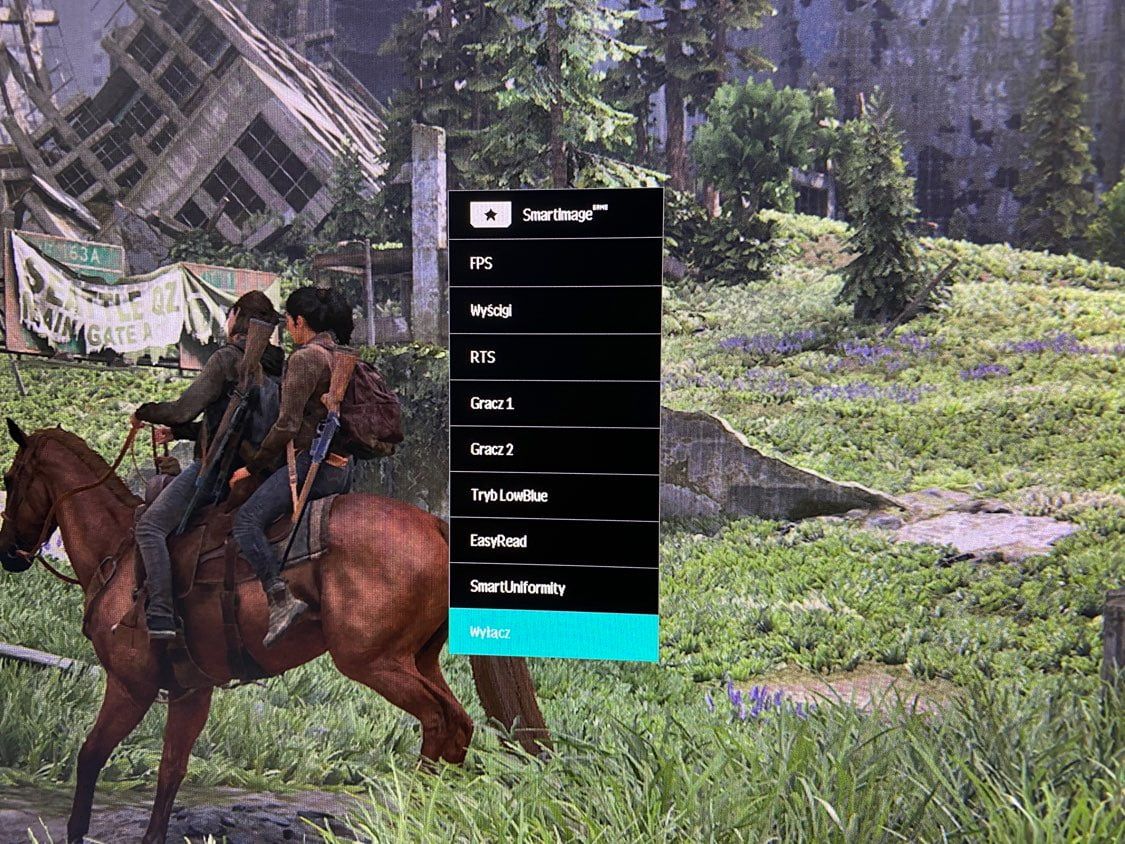The height and width of the screenshot is (844, 1125).
Task: Click the highlighted Wyłącz option
Action: [555, 636]
